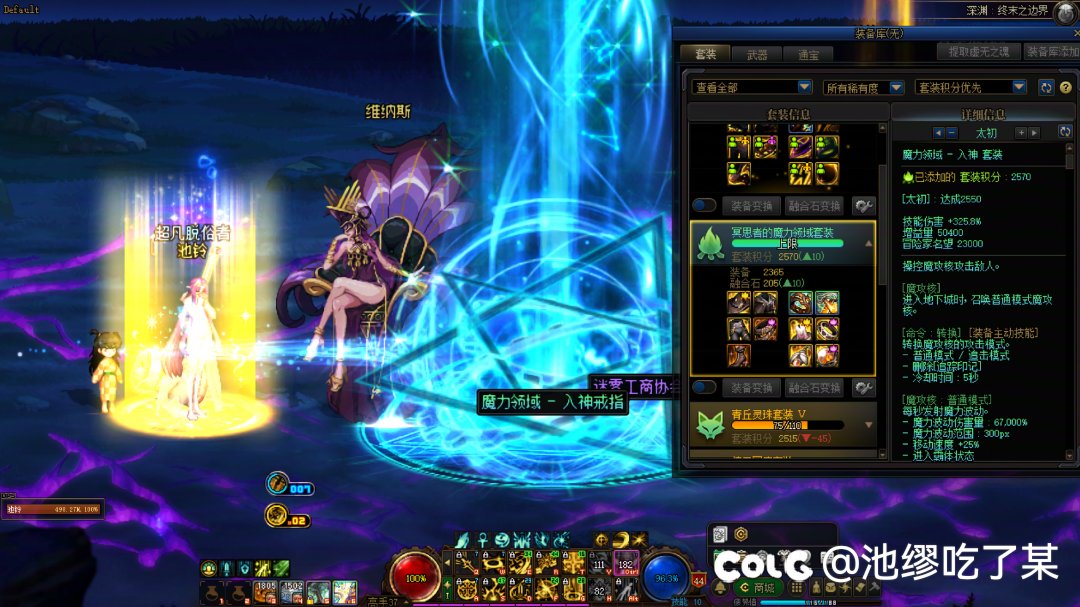Viewport: 1080px width, 607px height.
Task: Expand the 青丘灵珠套装 entry
Action: tap(869, 424)
